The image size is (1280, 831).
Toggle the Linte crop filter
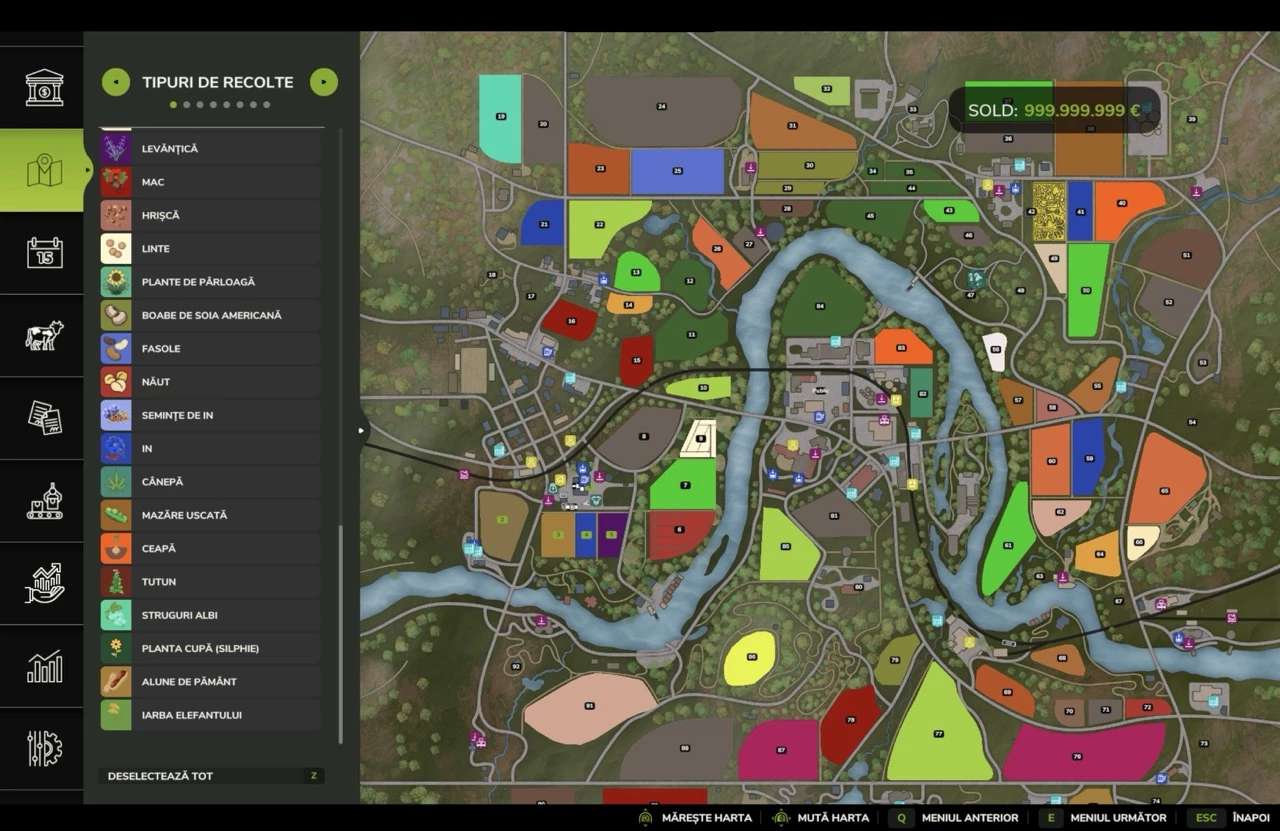coord(211,249)
